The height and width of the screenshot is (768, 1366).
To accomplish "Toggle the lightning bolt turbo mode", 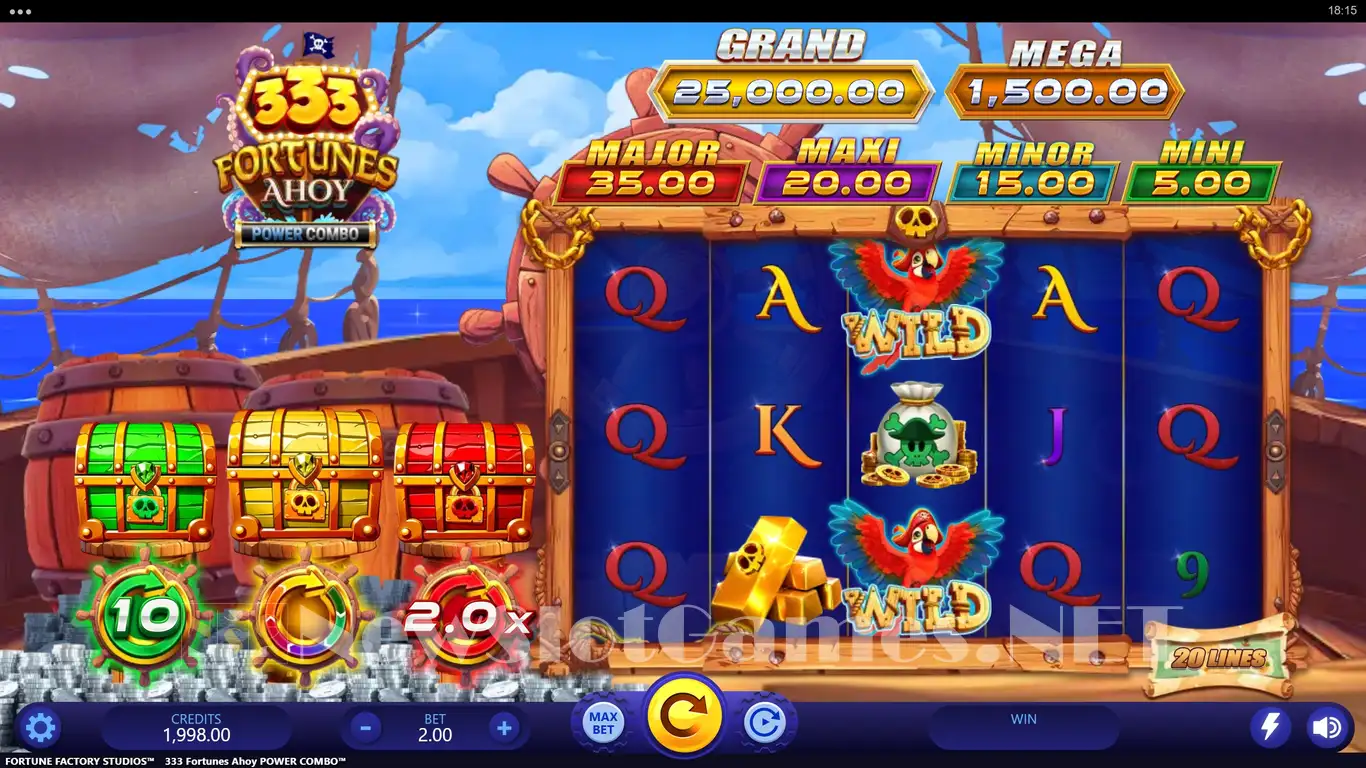I will 1270,727.
